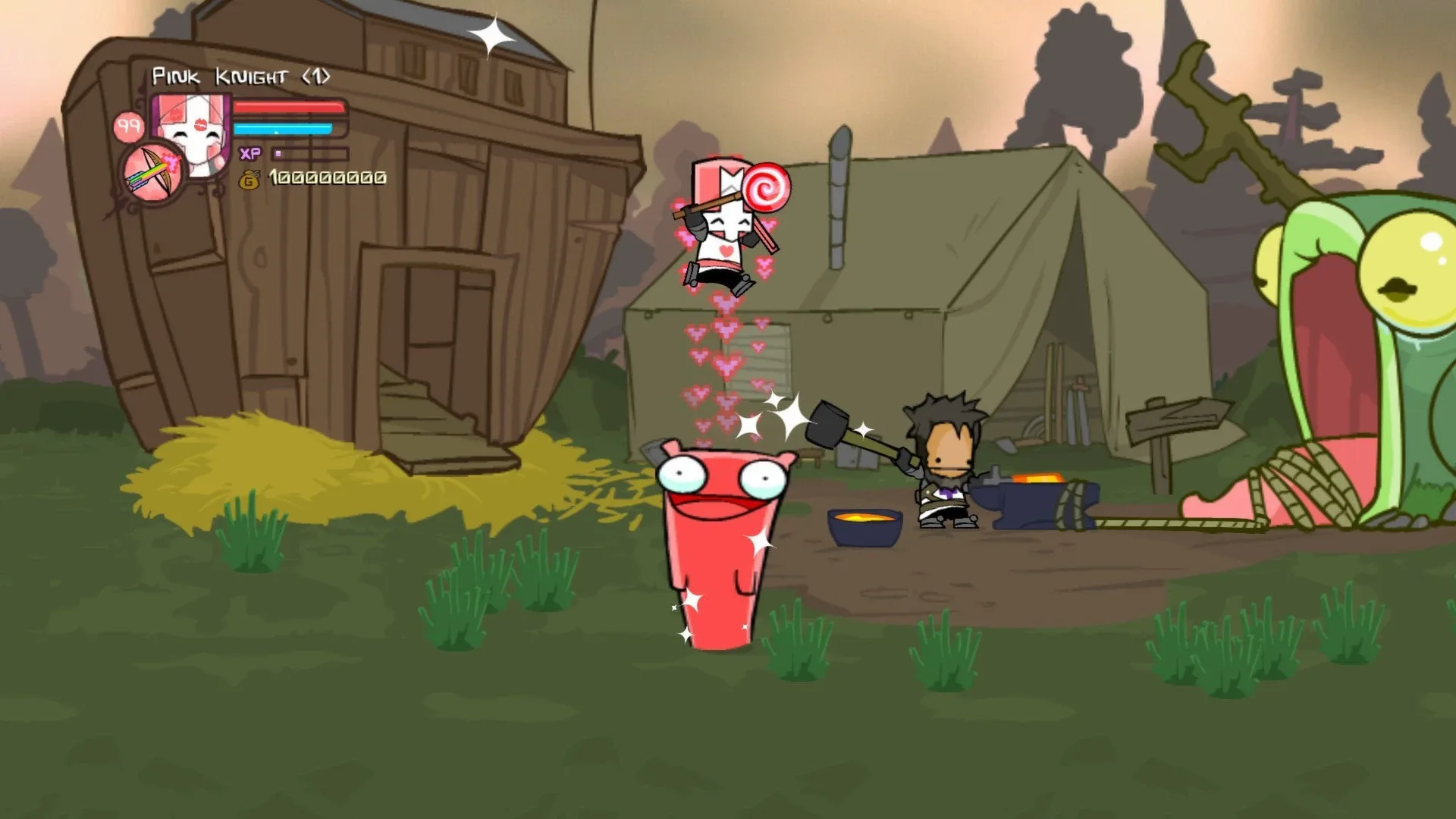Click the rainbow bow weapon icon

pos(149,170)
